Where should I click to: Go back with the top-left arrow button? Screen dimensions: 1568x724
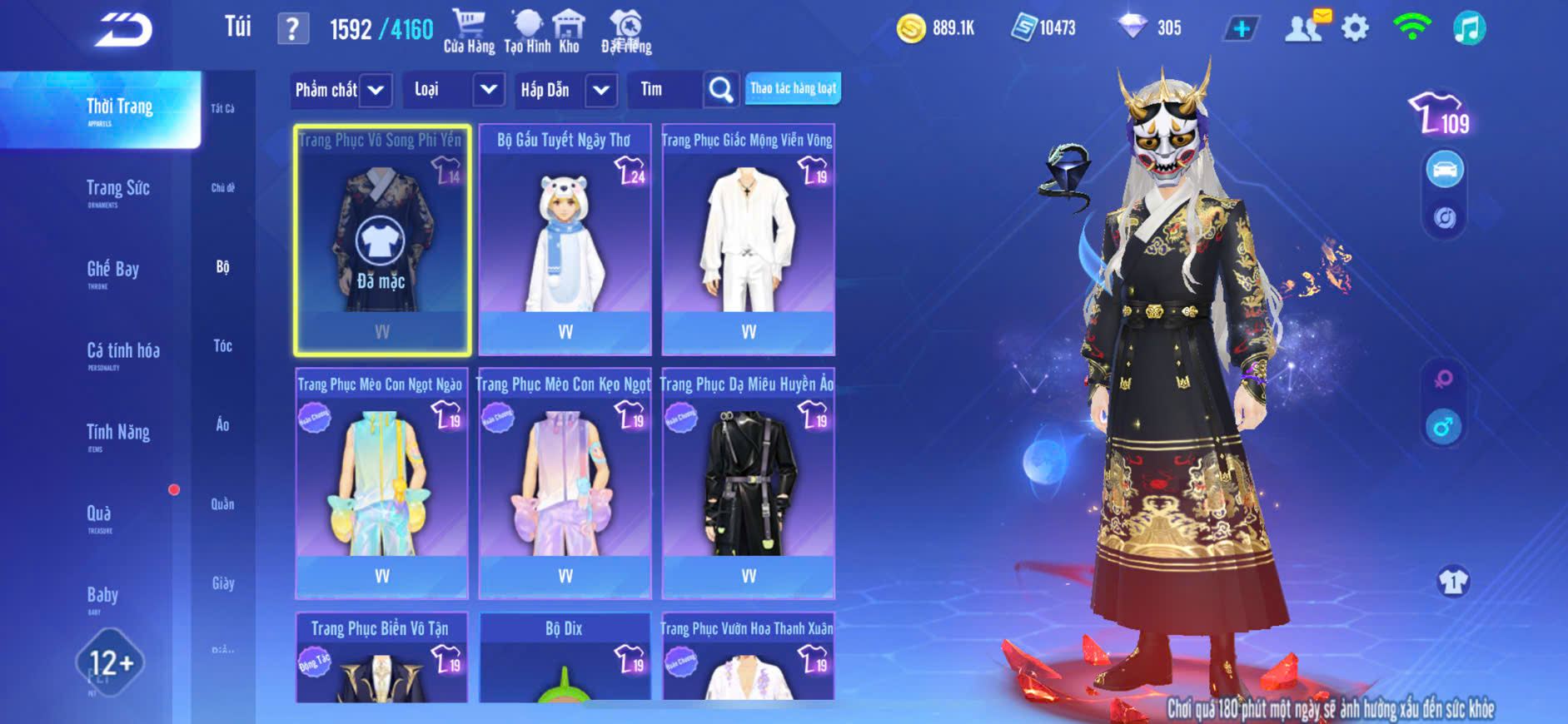tap(123, 30)
